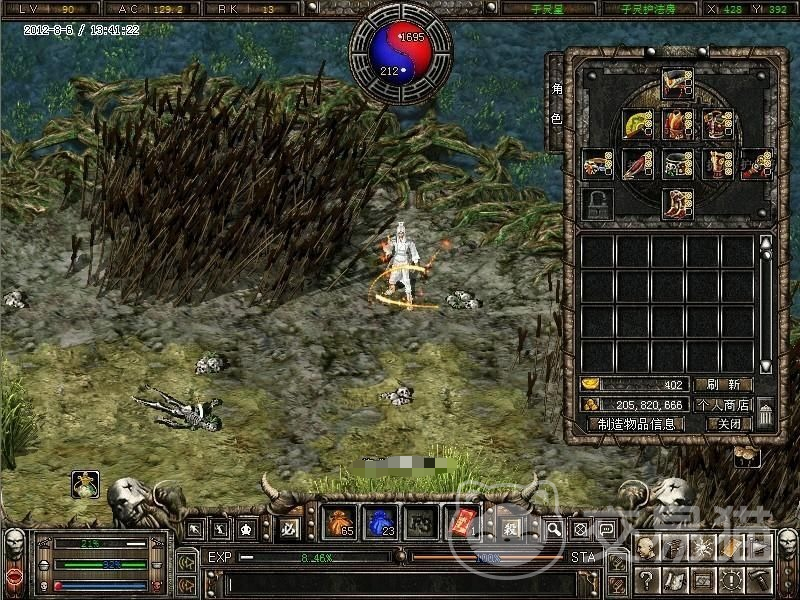Click the chat input box
The height and width of the screenshot is (600, 800).
point(400,581)
